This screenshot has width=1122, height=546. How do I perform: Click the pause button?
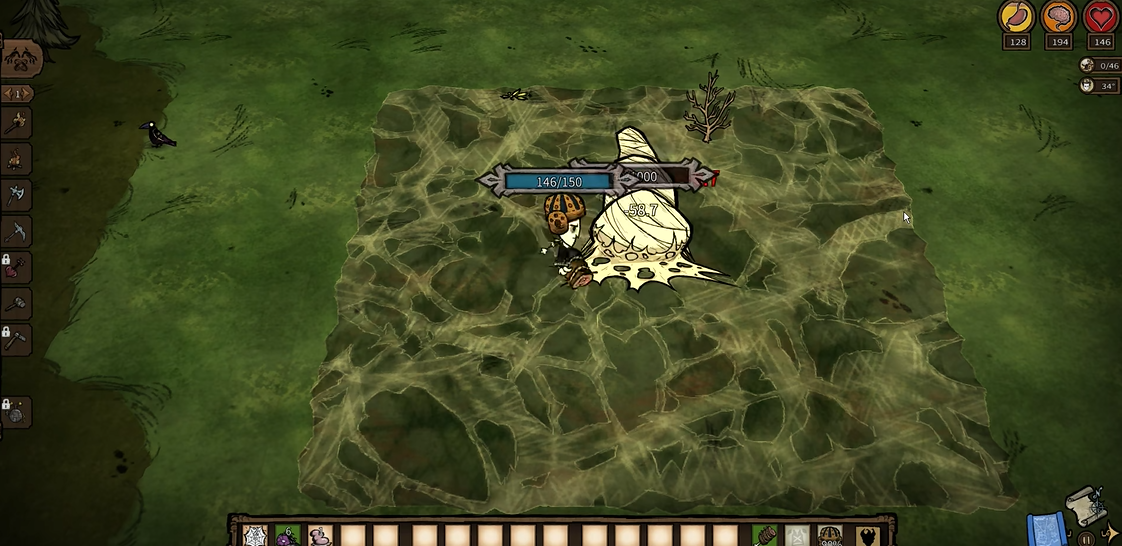[x=1086, y=540]
